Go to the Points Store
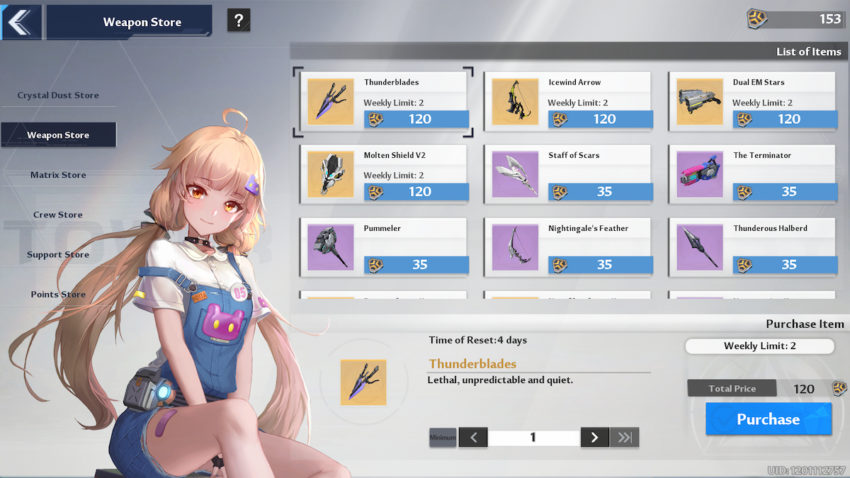The width and height of the screenshot is (850, 478). [58, 295]
